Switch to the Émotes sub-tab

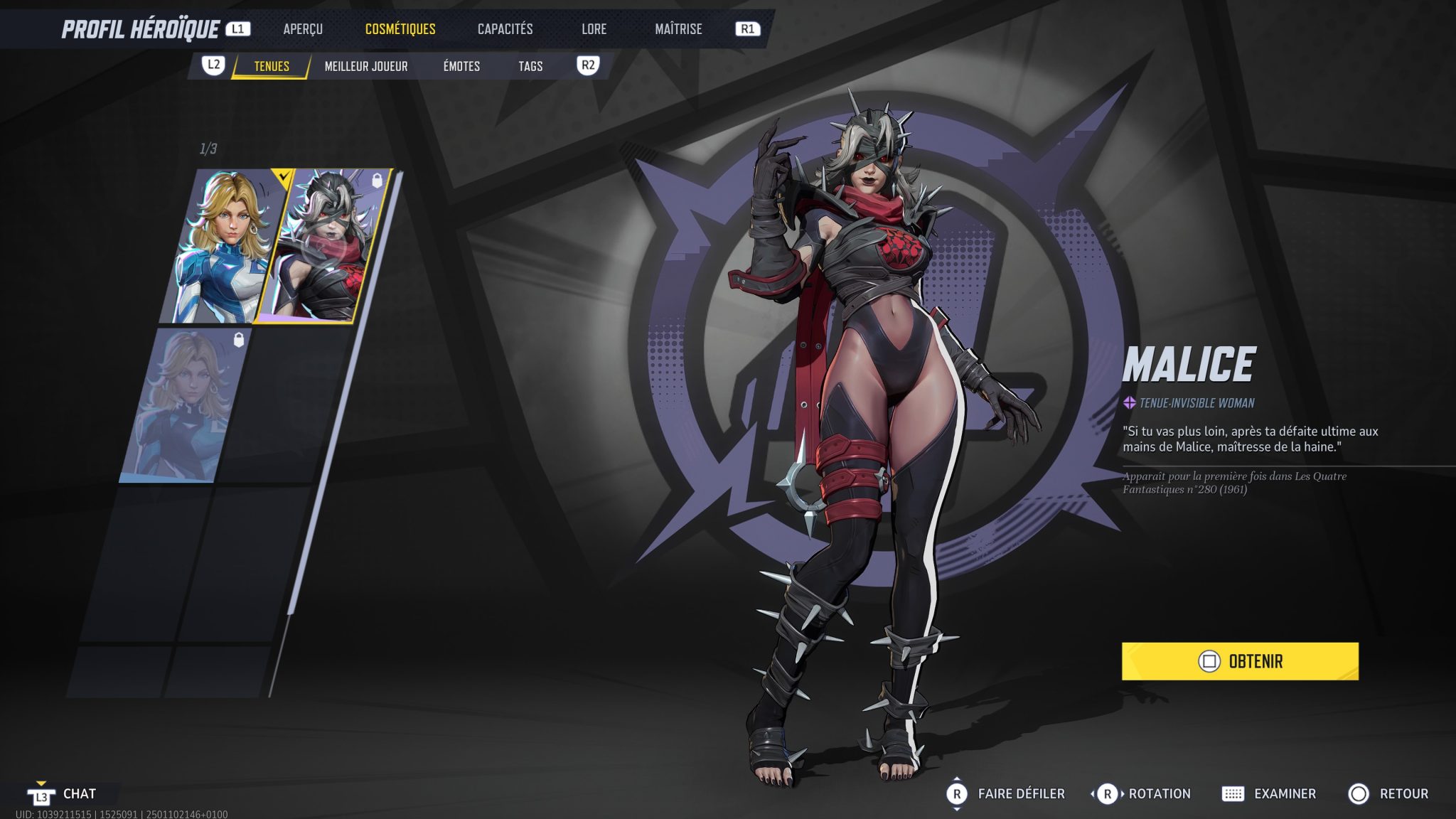pyautogui.click(x=461, y=66)
